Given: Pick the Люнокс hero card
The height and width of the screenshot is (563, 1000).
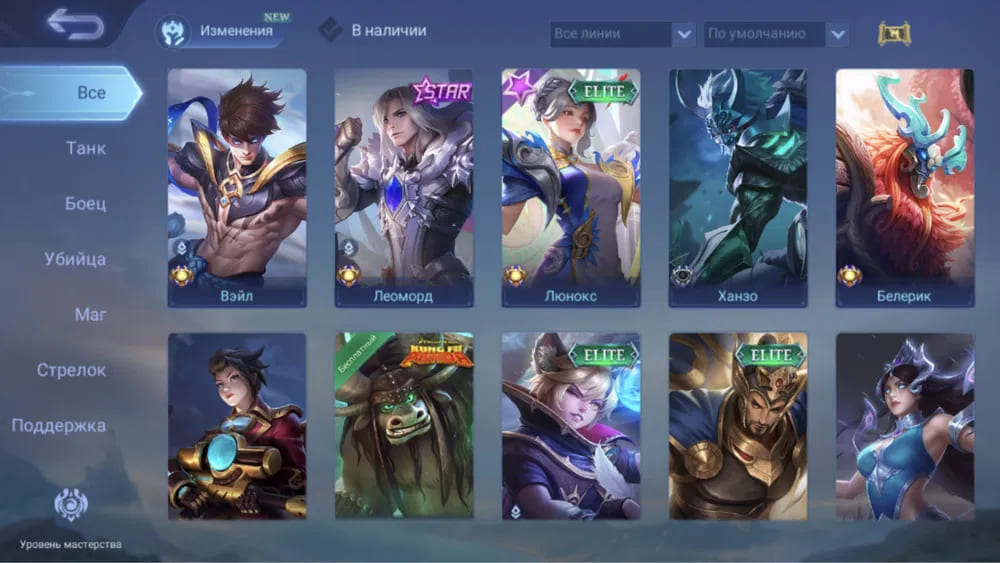Looking at the screenshot, I should pyautogui.click(x=571, y=187).
